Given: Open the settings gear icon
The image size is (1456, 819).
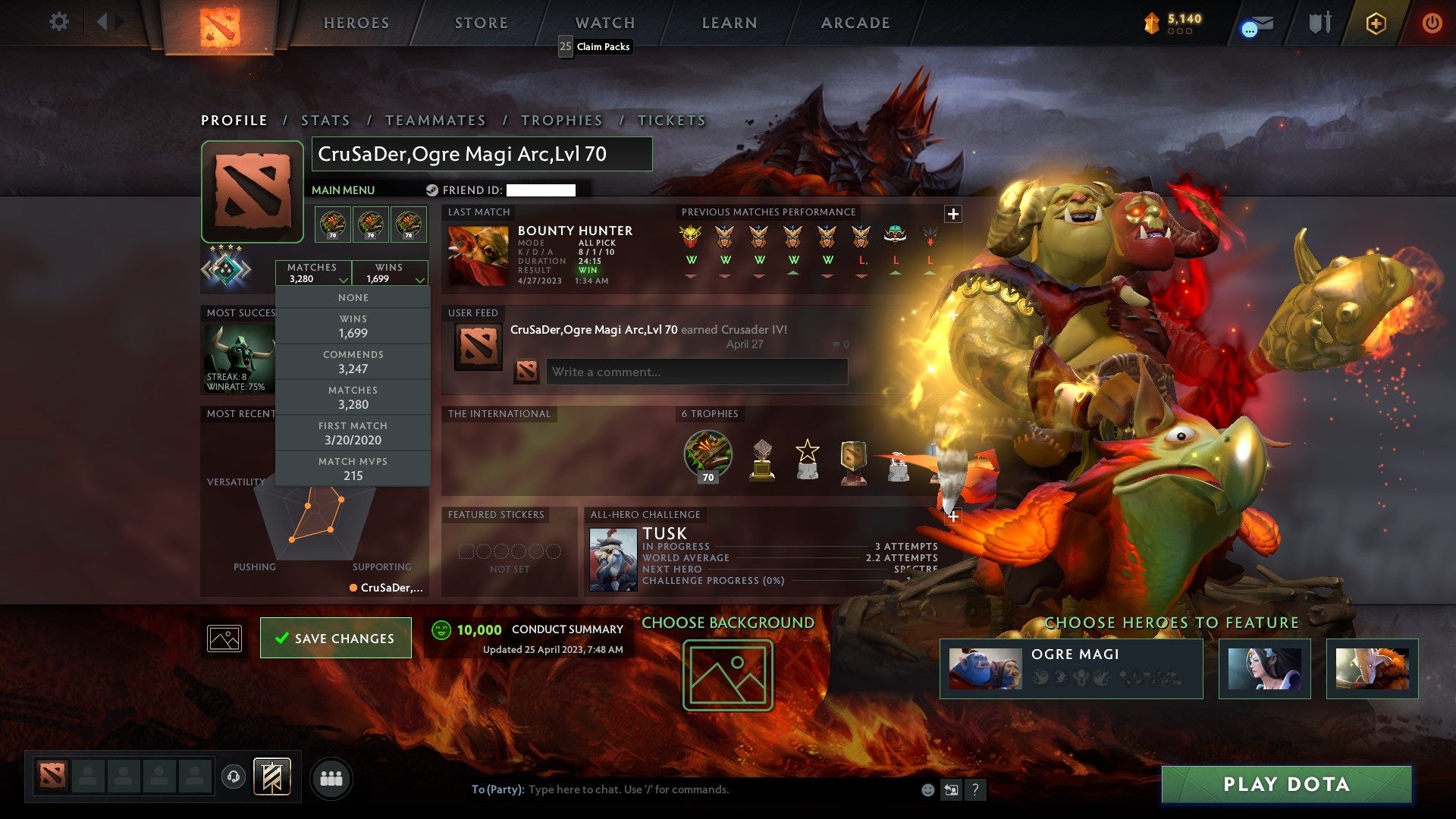Looking at the screenshot, I should [x=58, y=22].
